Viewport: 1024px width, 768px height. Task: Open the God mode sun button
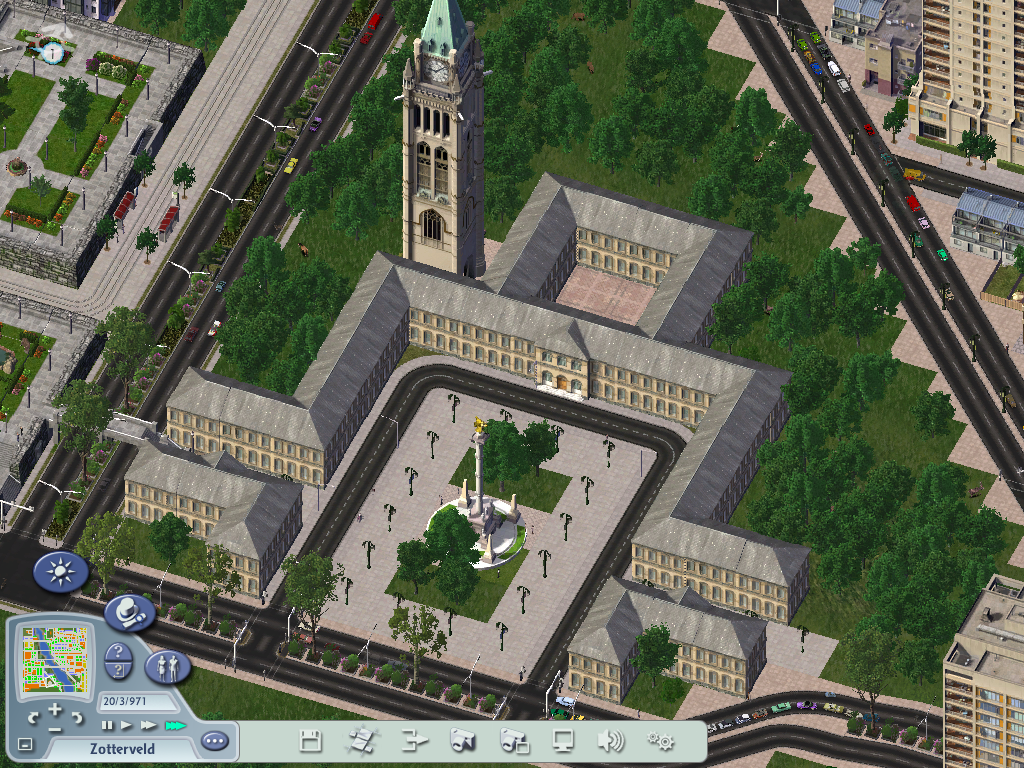[60, 572]
